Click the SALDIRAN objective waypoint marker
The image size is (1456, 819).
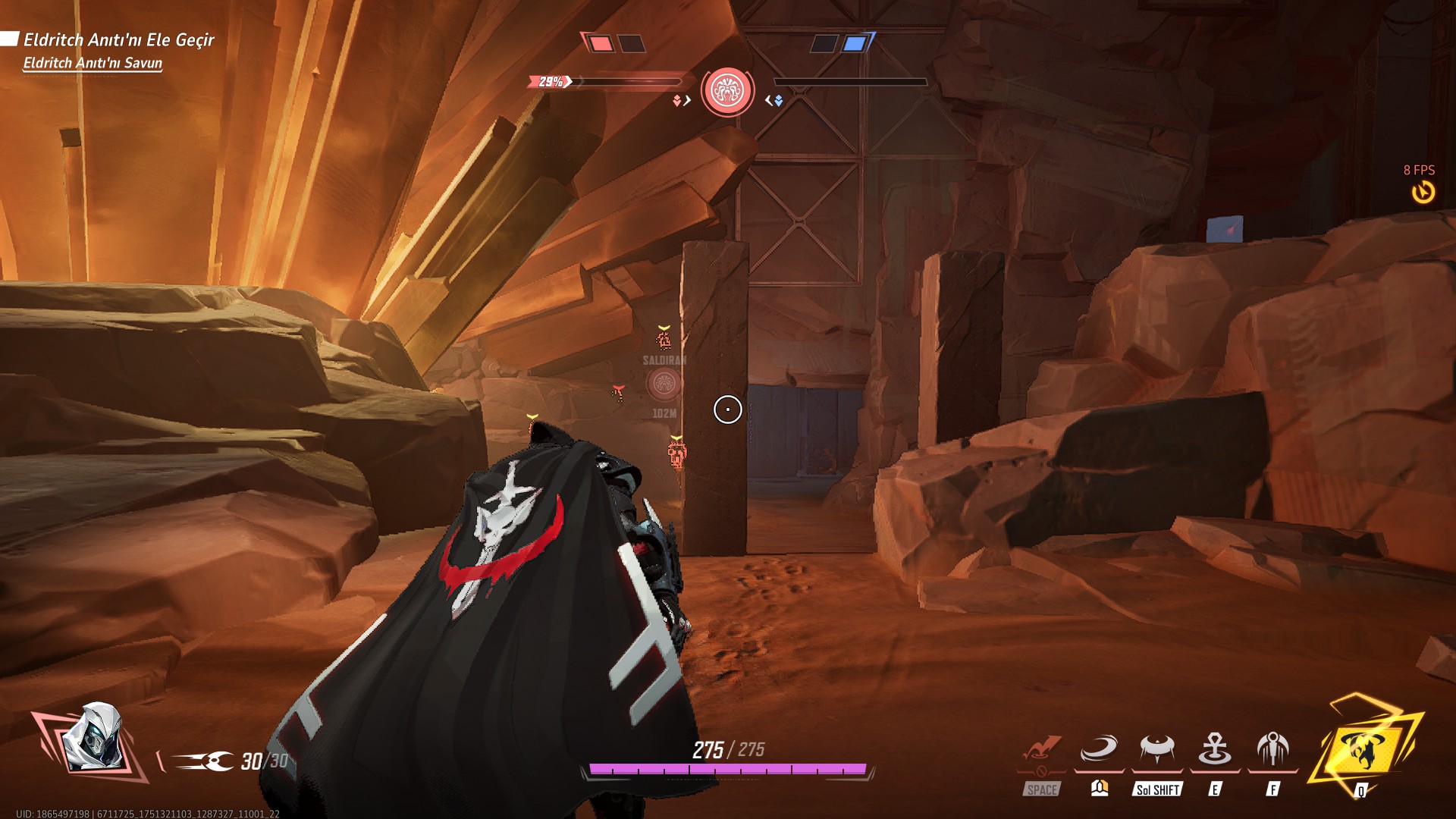664,384
